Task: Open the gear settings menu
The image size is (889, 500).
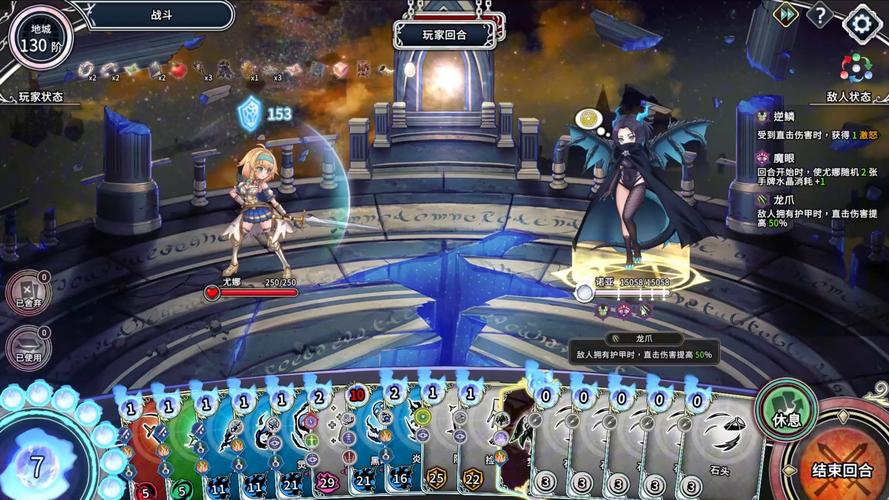Action: (861, 22)
